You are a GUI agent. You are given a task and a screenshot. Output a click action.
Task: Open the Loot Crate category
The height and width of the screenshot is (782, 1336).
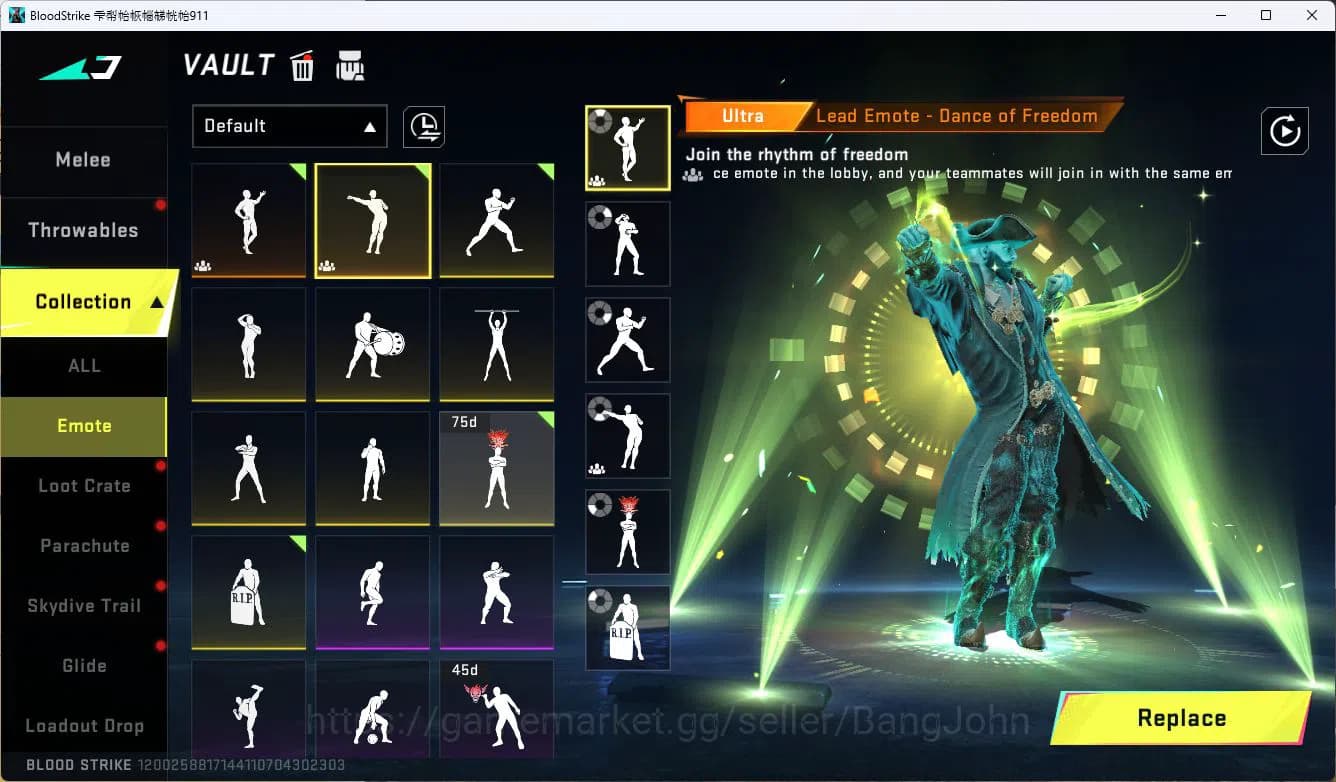click(x=84, y=486)
